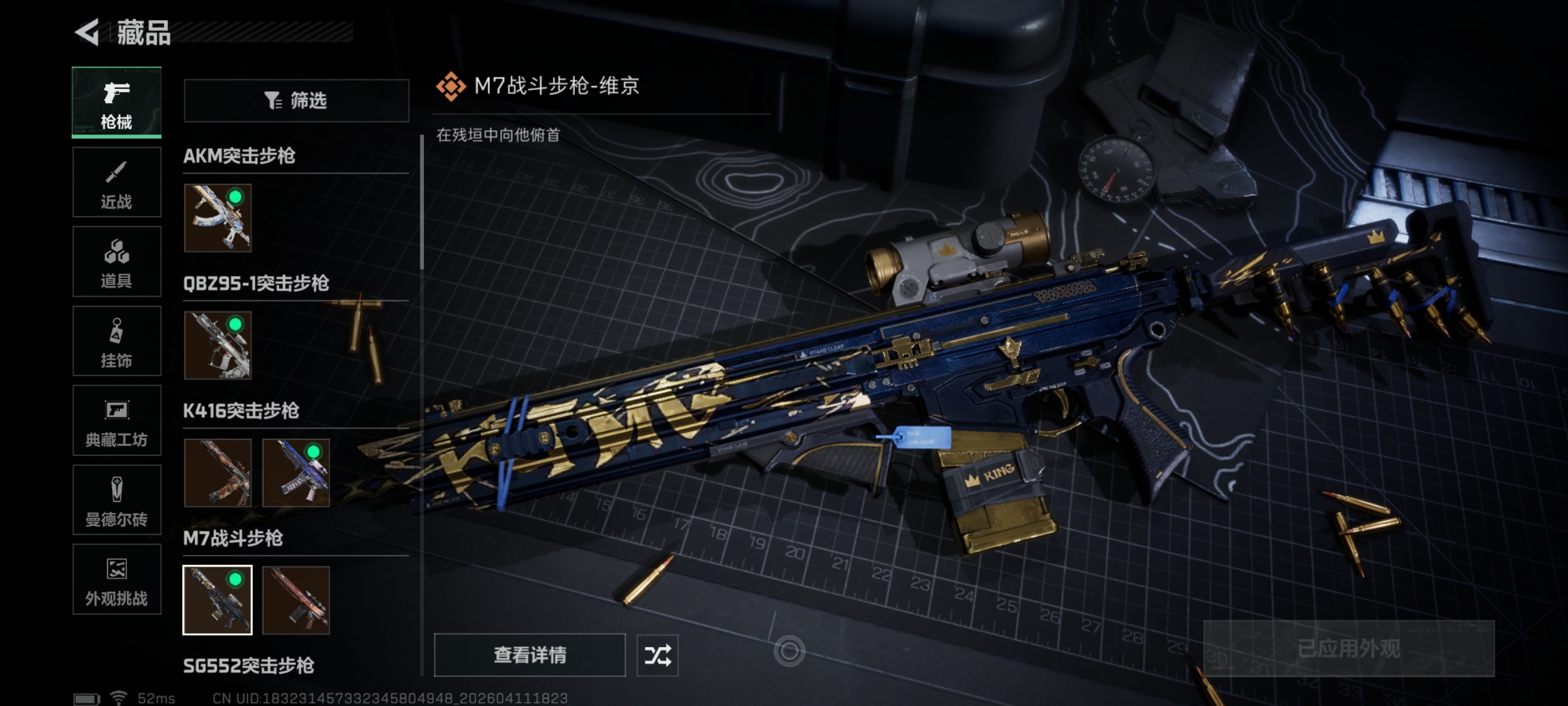Show the 挂饰 charms category

click(x=116, y=341)
